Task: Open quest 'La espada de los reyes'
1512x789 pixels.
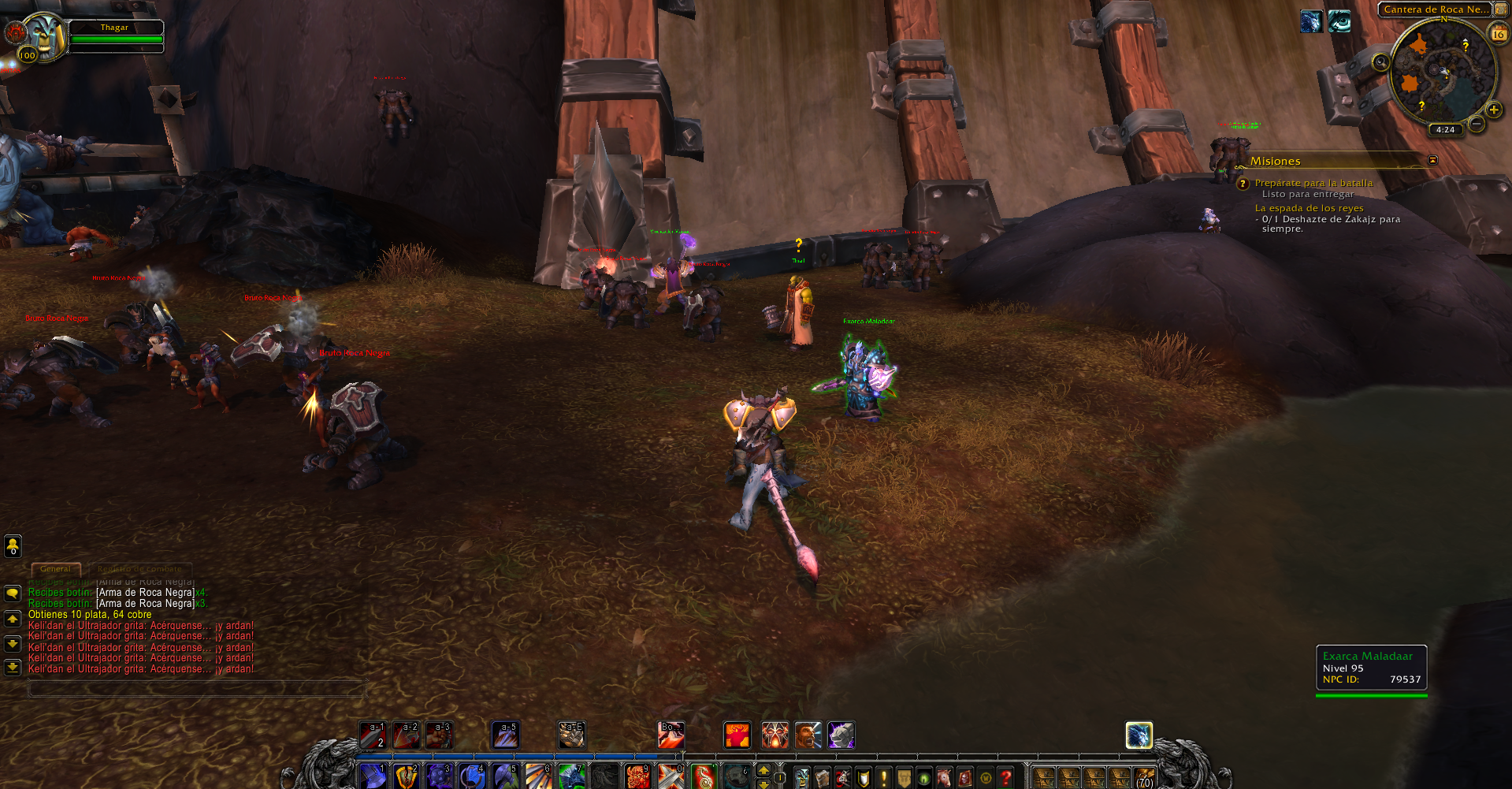Action: pos(1309,208)
